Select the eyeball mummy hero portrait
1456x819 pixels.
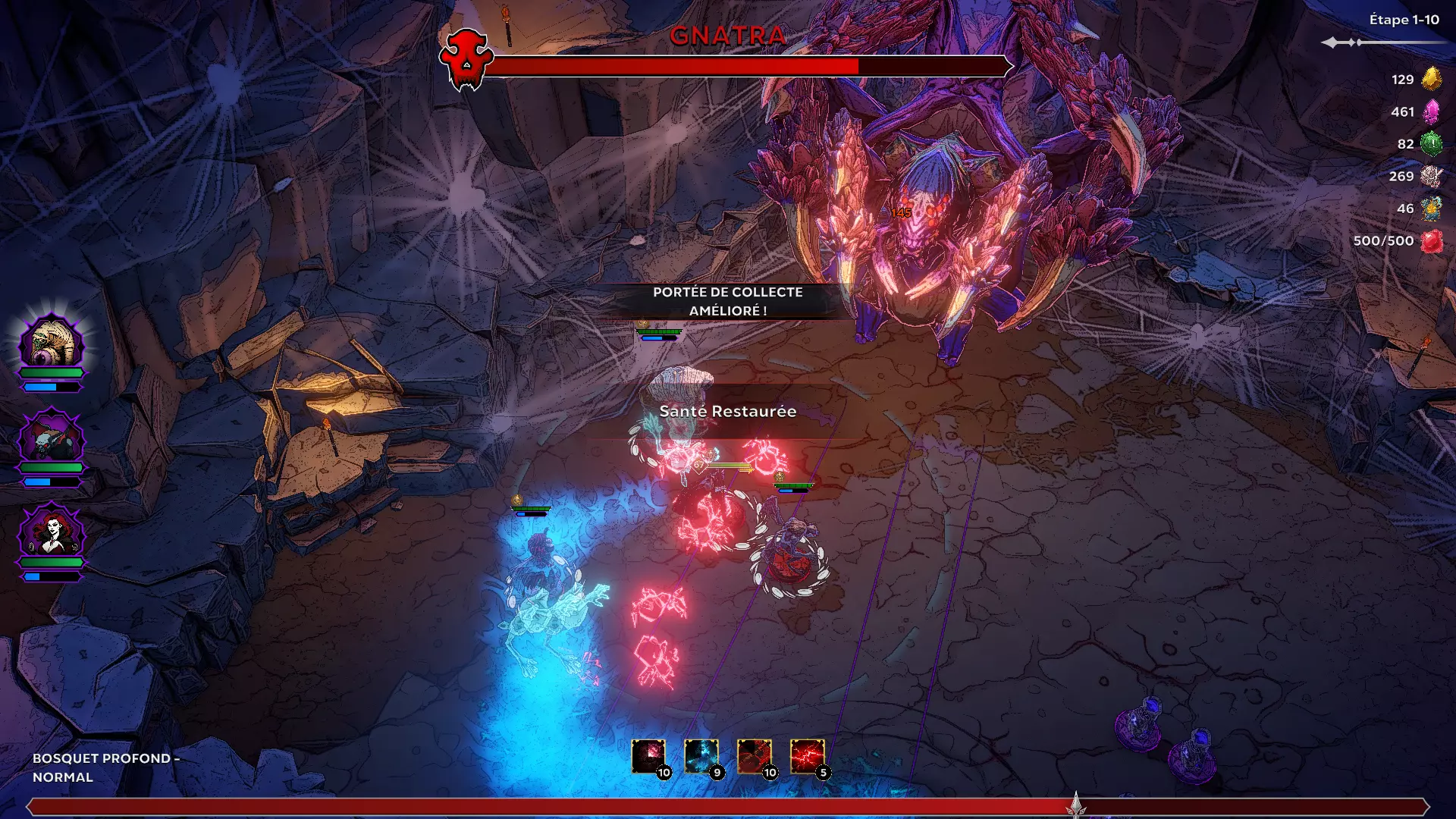[x=52, y=341]
